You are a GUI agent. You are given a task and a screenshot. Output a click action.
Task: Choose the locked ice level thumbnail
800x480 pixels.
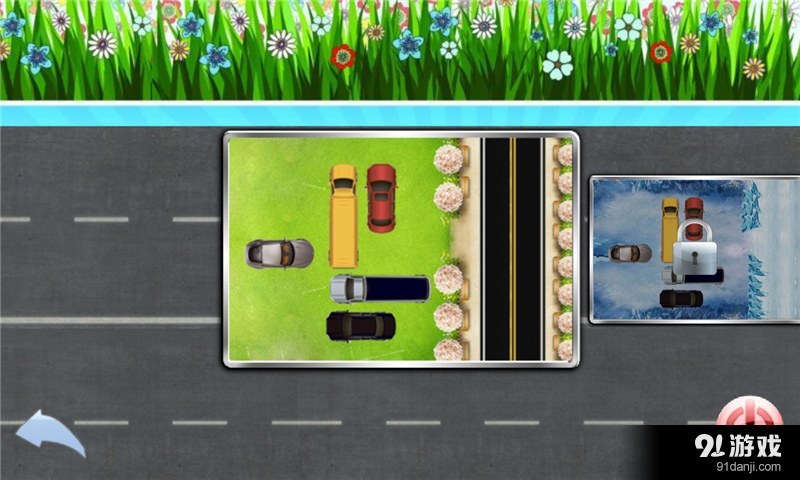click(694, 249)
